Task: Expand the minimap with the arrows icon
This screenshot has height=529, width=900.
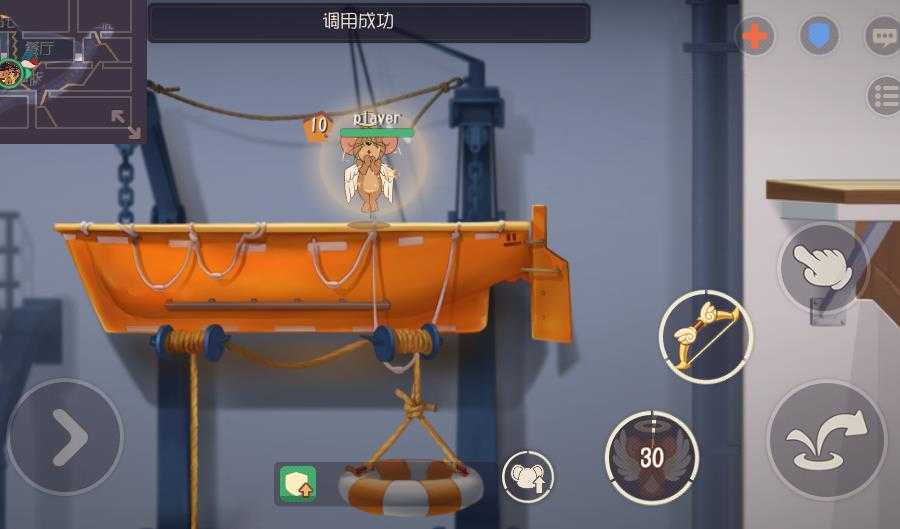Action: (126, 123)
